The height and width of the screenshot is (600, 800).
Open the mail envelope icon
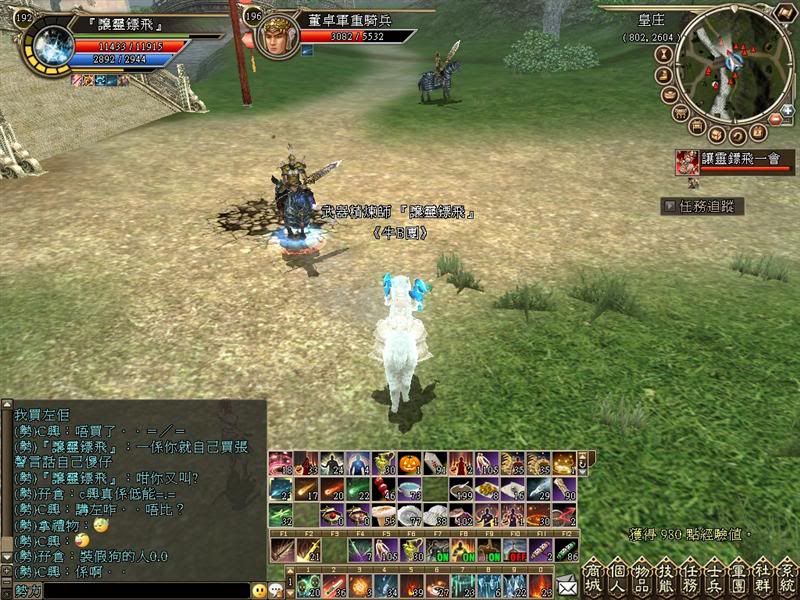[x=567, y=585]
